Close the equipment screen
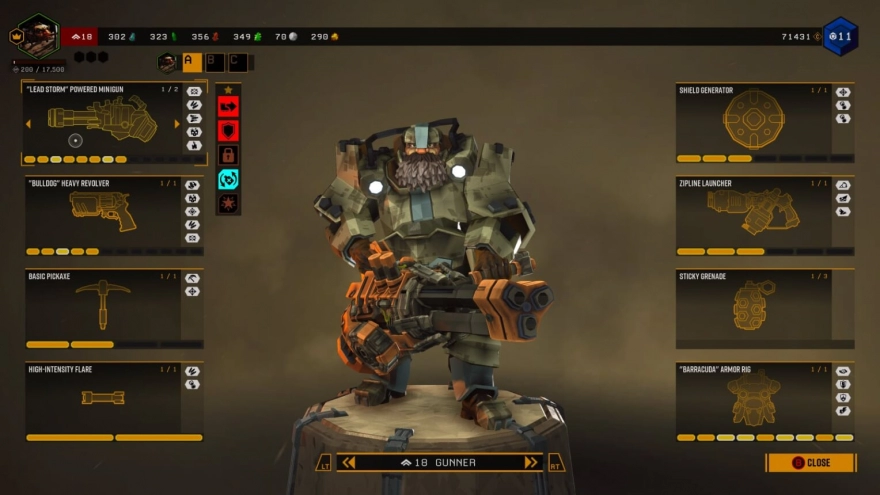This screenshot has width=880, height=495. (x=811, y=463)
